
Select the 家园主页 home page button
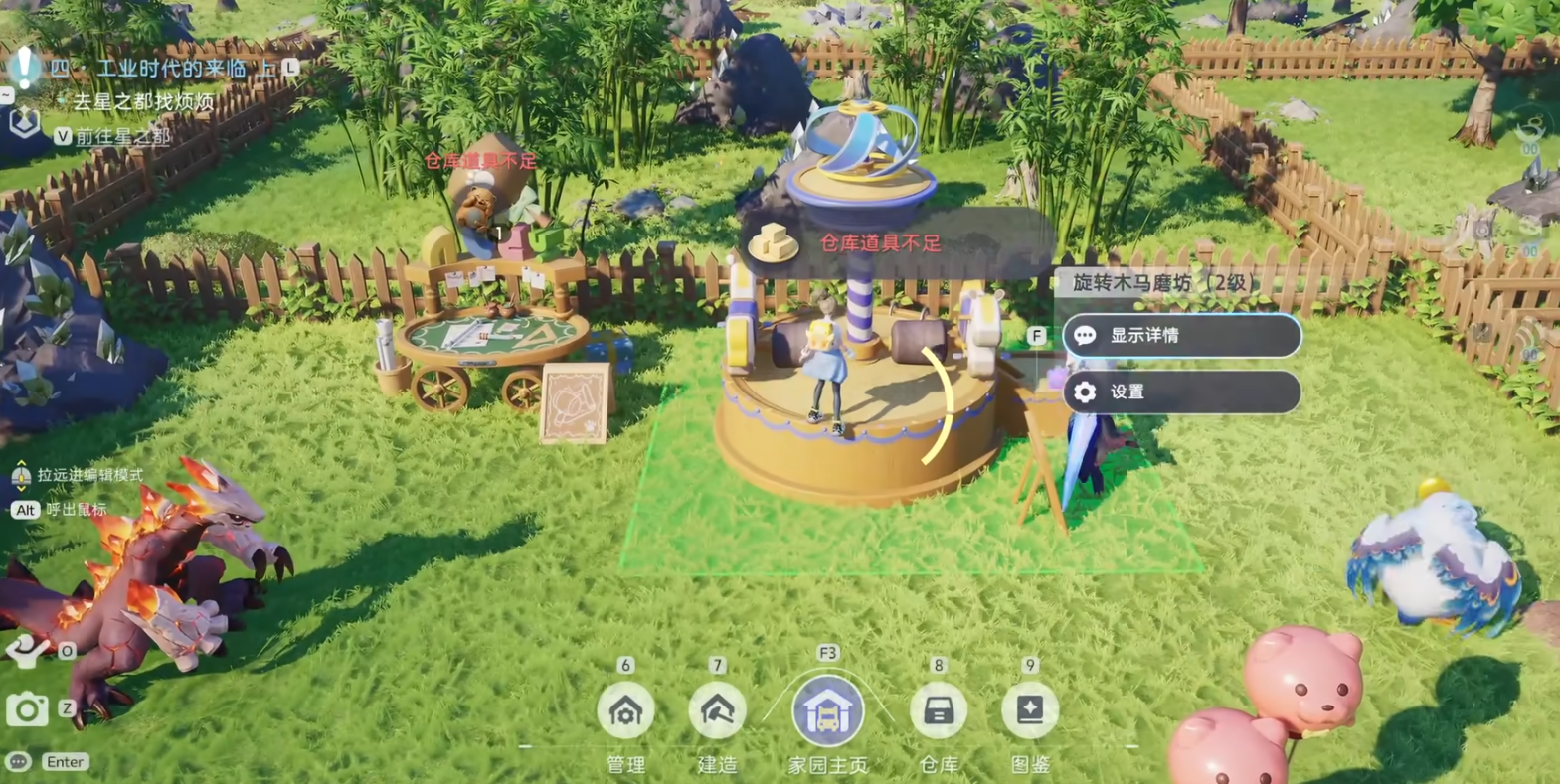pyautogui.click(x=827, y=711)
